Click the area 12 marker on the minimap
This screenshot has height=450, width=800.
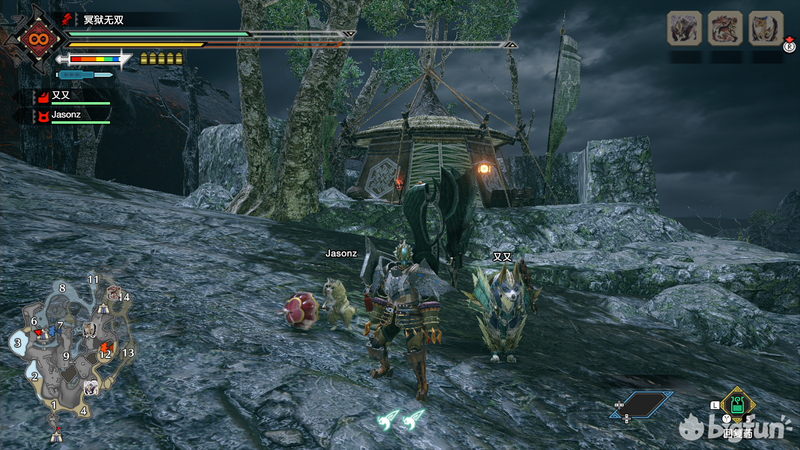[x=105, y=353]
